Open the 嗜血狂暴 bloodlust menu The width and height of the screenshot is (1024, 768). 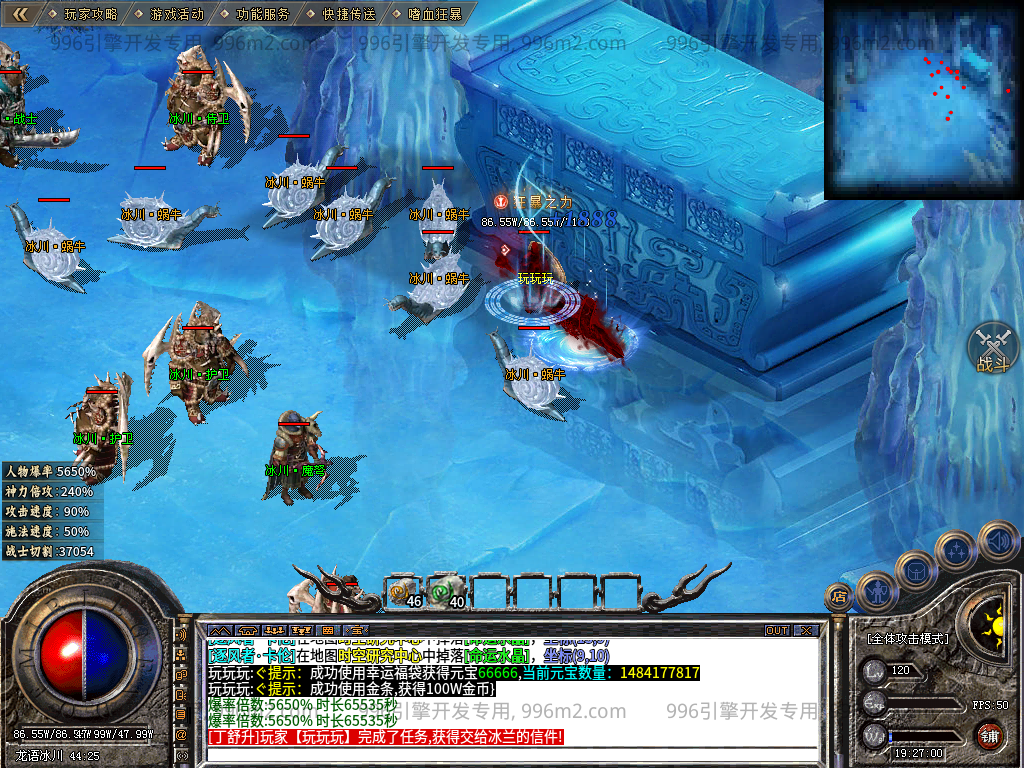pyautogui.click(x=436, y=14)
